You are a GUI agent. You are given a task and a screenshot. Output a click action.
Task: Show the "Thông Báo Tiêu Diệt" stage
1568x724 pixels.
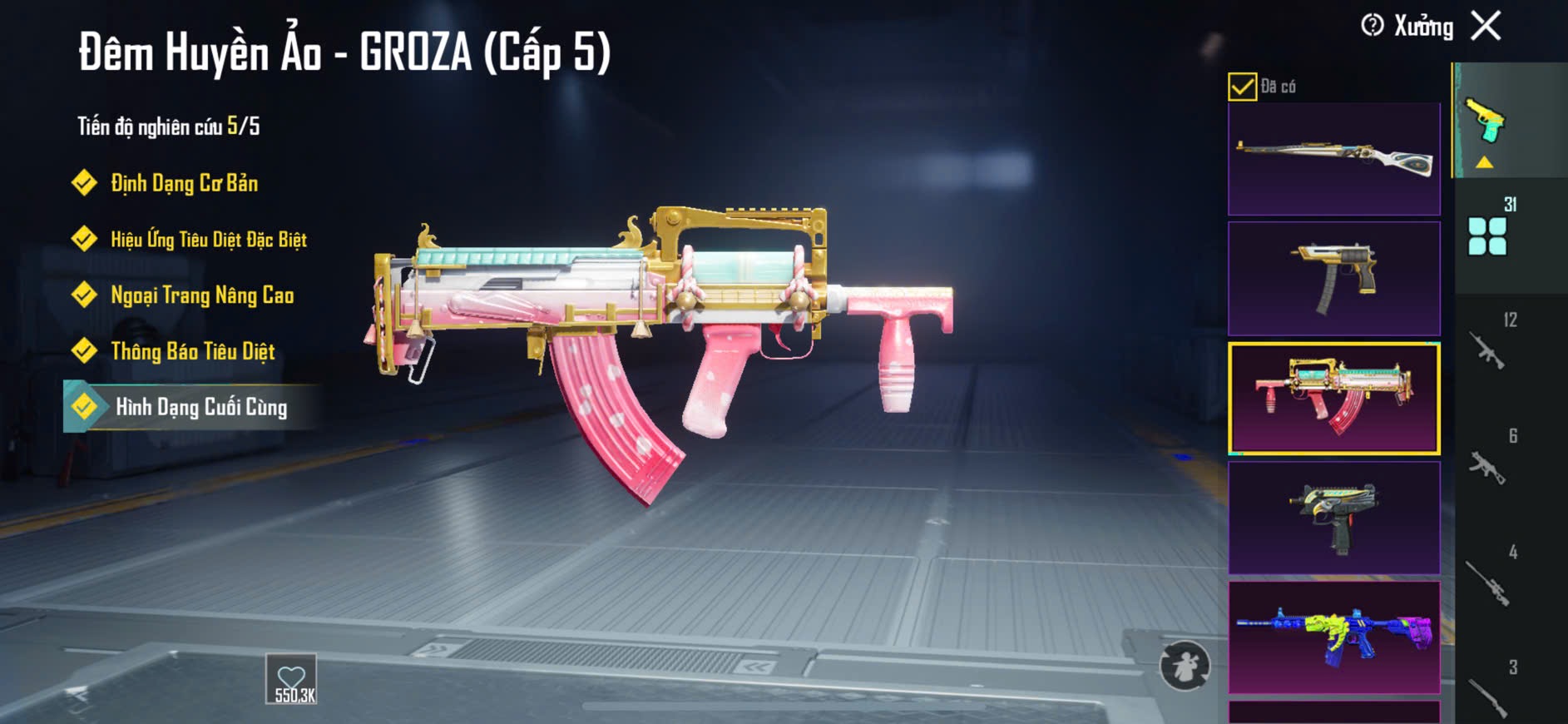pos(192,351)
